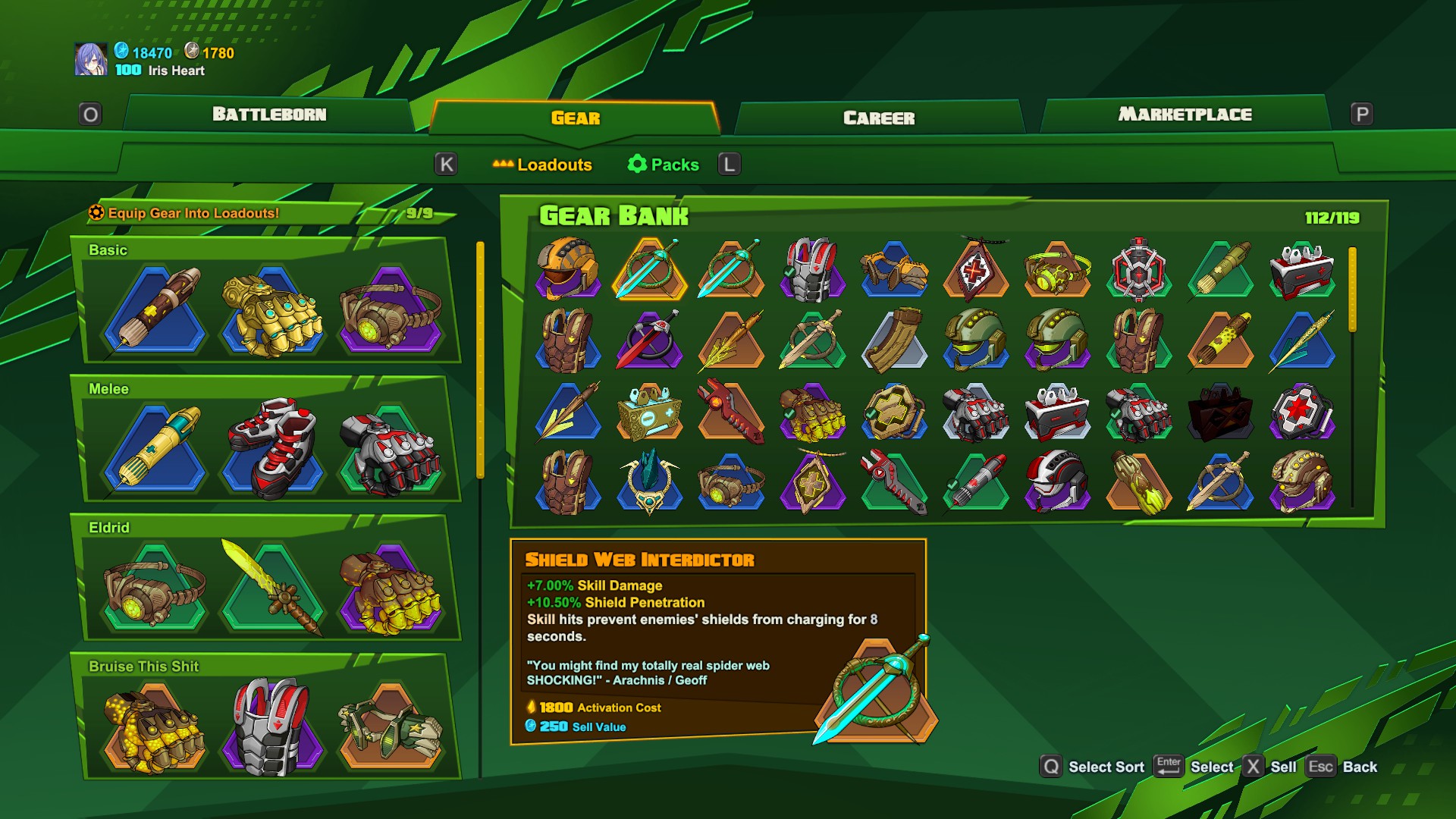Go to the Marketplace tab
This screenshot has height=819, width=1456.
coord(1185,115)
